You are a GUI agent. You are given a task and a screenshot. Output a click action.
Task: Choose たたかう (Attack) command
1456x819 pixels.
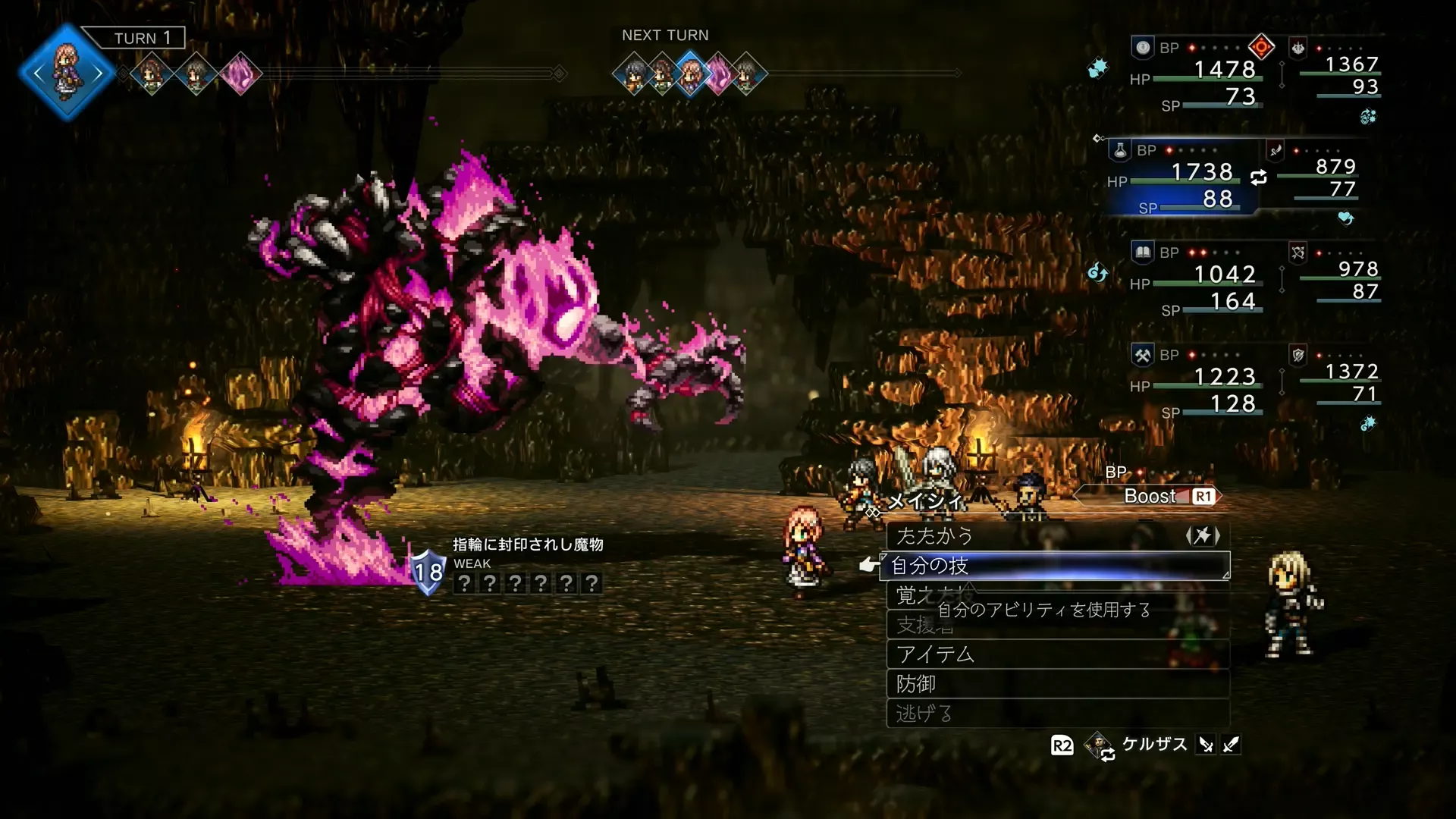[x=1057, y=536]
